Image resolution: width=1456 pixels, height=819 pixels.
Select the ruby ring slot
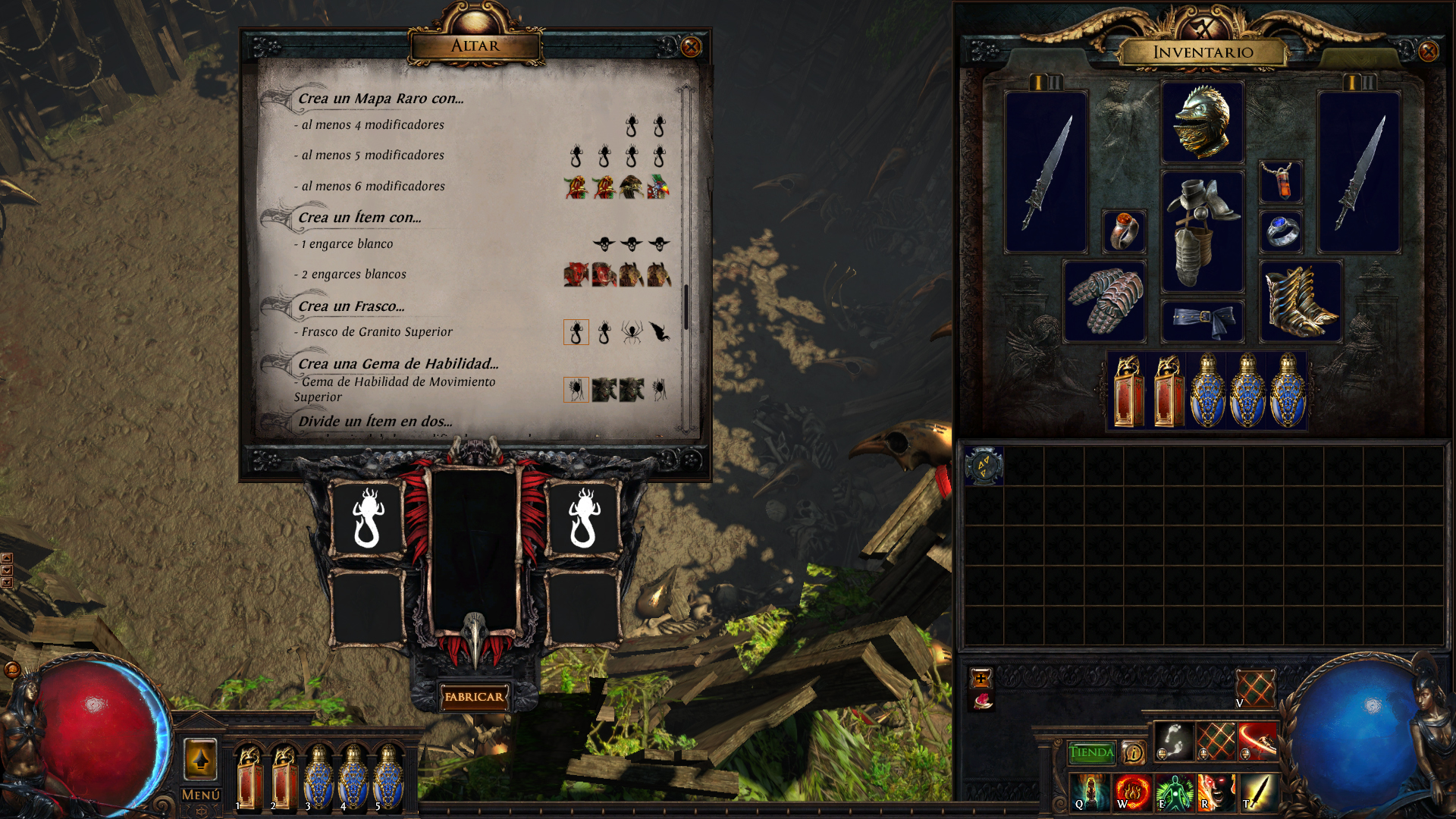(x=1123, y=231)
